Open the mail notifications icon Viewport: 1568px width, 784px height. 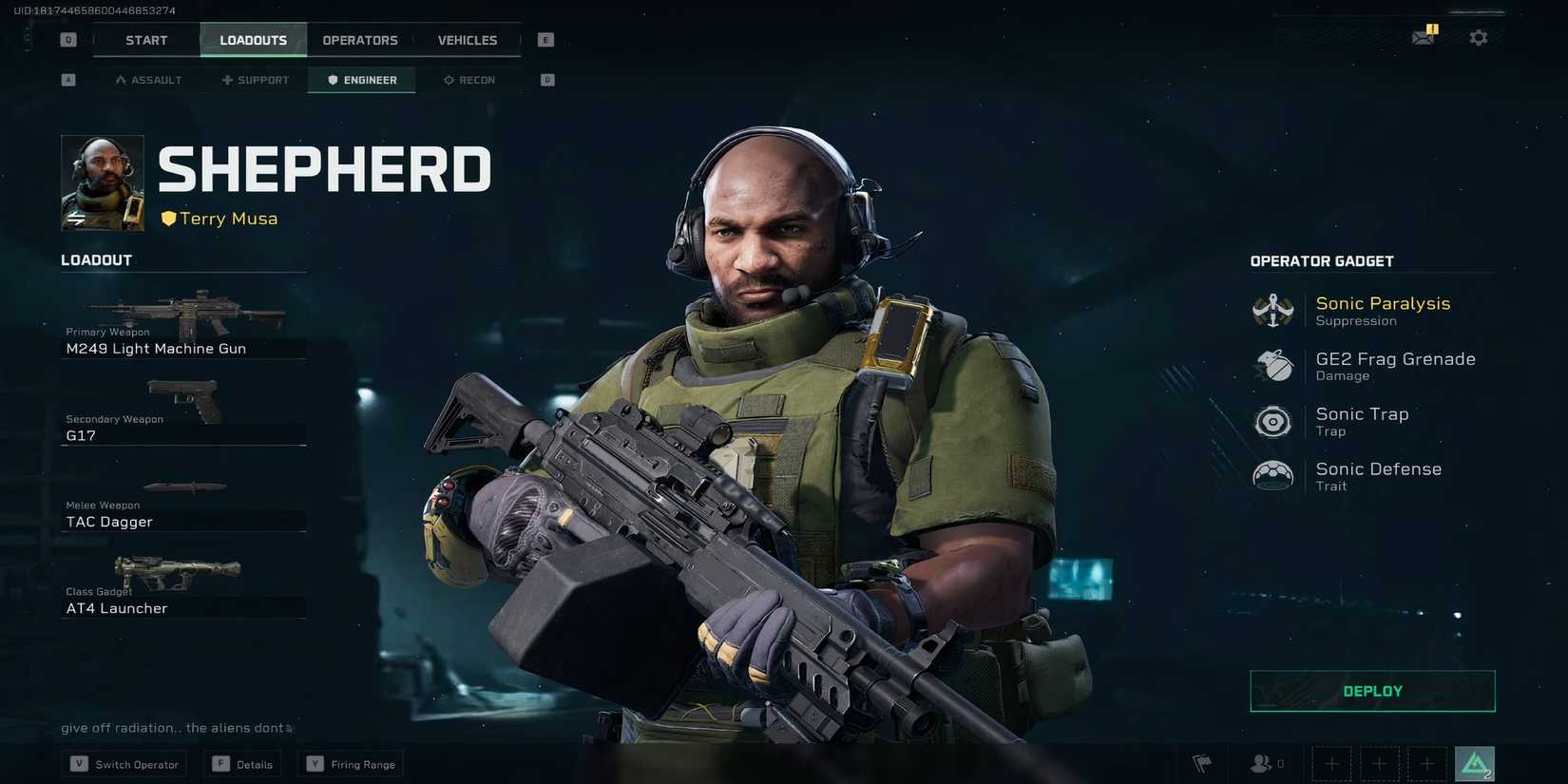(x=1425, y=35)
